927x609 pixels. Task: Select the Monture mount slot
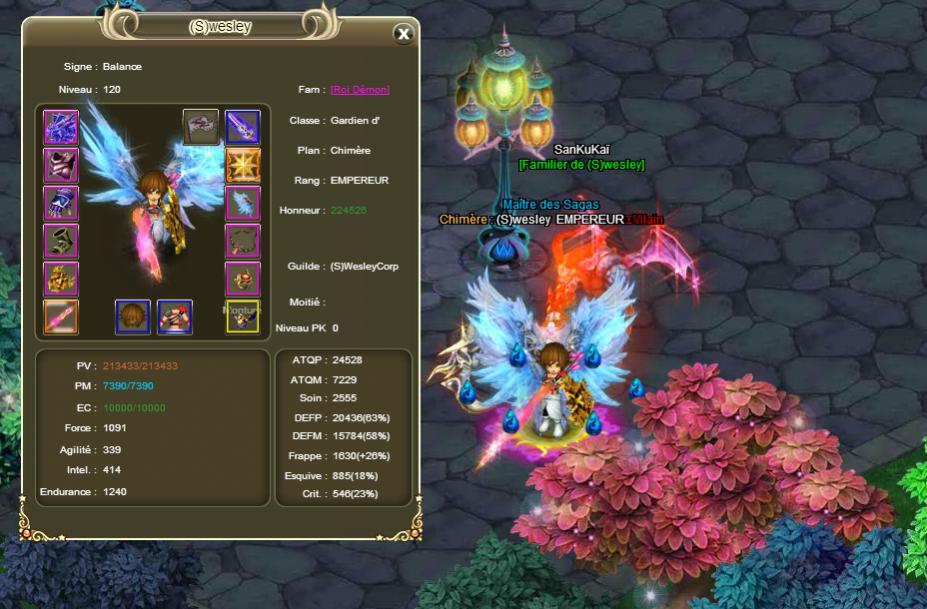coord(242,316)
